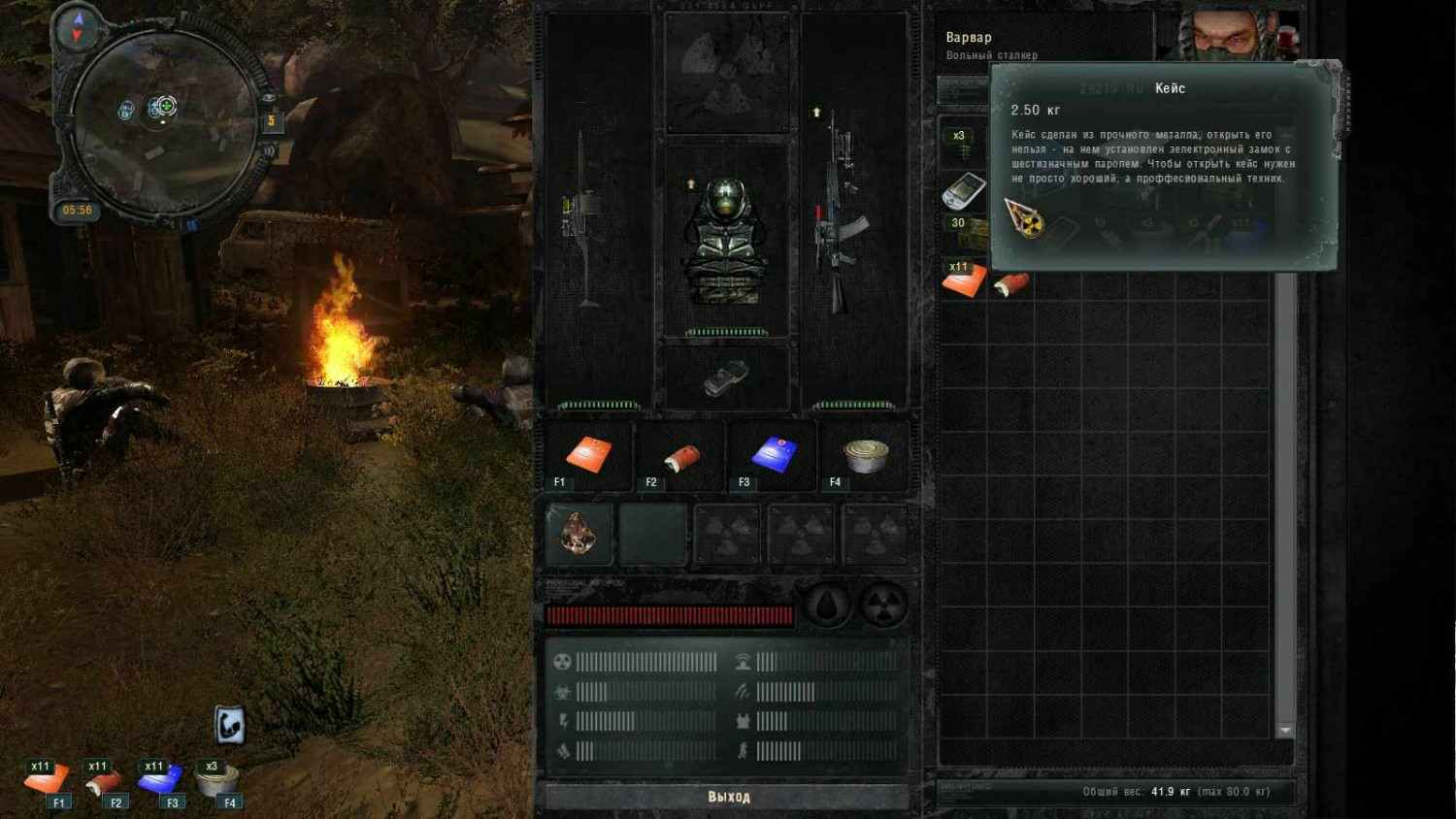Choose the blue army medkit in slot F3
Image resolution: width=1456 pixels, height=819 pixels.
774,454
